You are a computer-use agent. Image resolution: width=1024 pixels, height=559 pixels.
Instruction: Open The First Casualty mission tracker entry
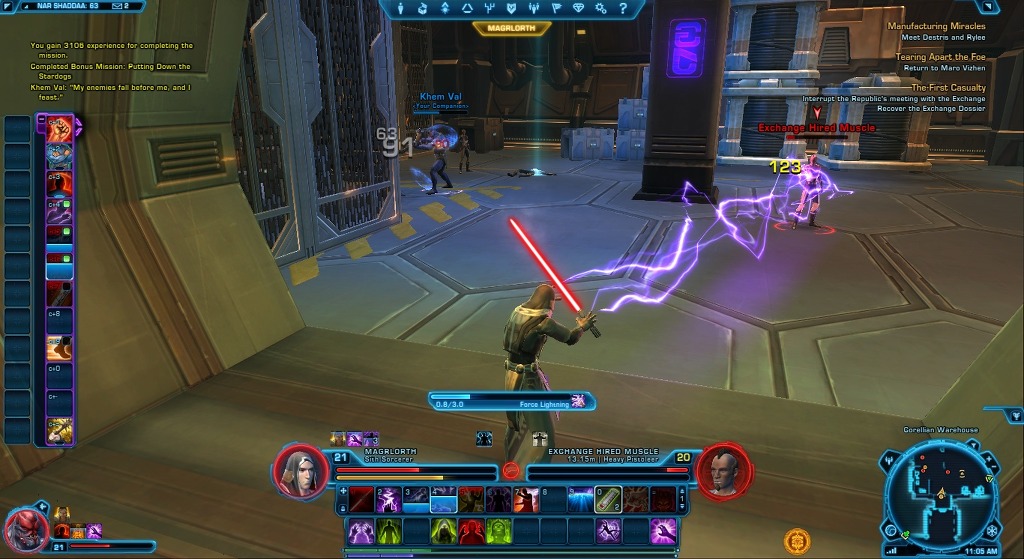(948, 88)
